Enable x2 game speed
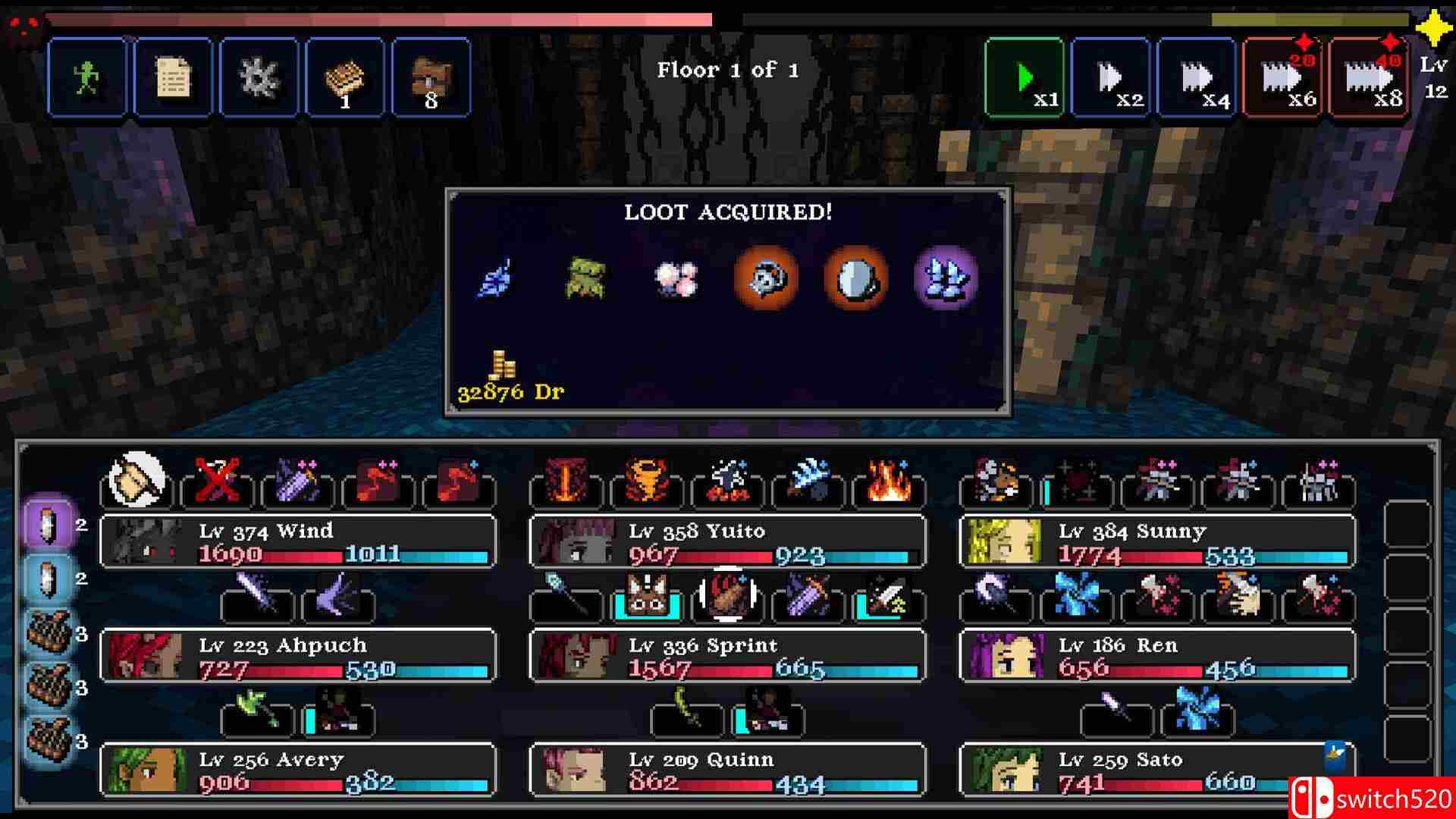The width and height of the screenshot is (1456, 819). click(1109, 76)
